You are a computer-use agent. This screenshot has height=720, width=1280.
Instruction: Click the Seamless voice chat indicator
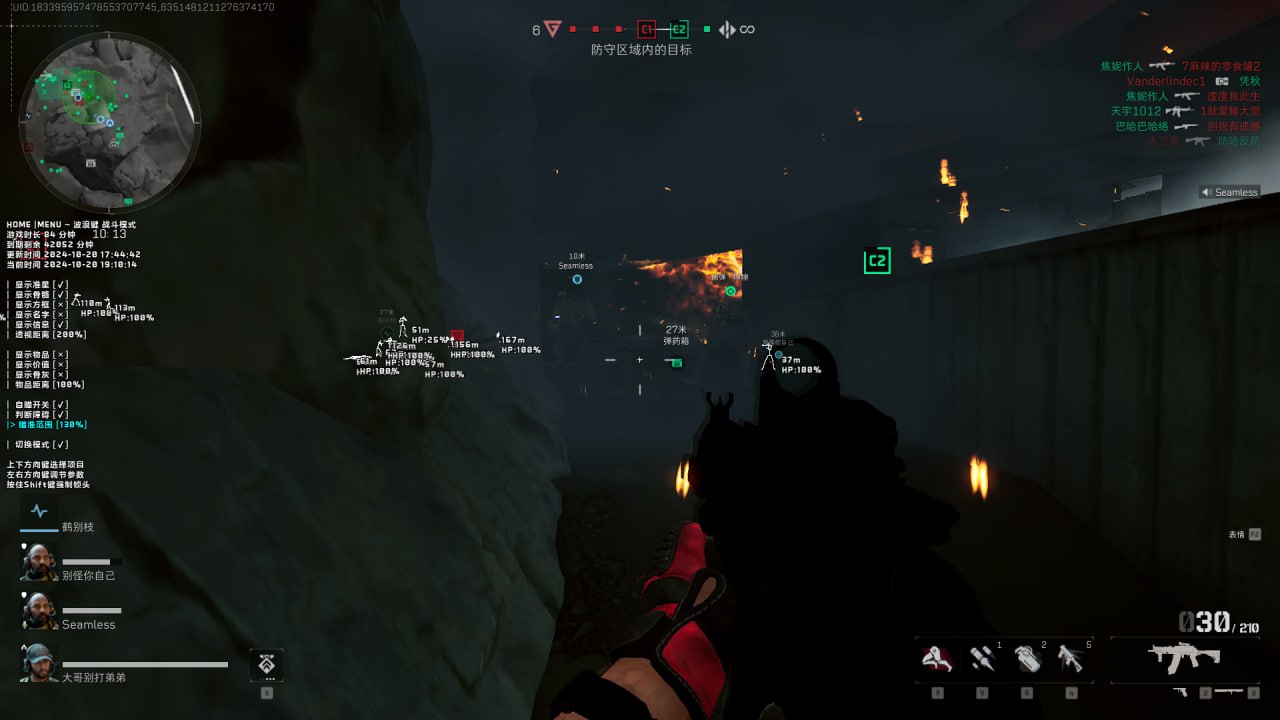(1229, 192)
